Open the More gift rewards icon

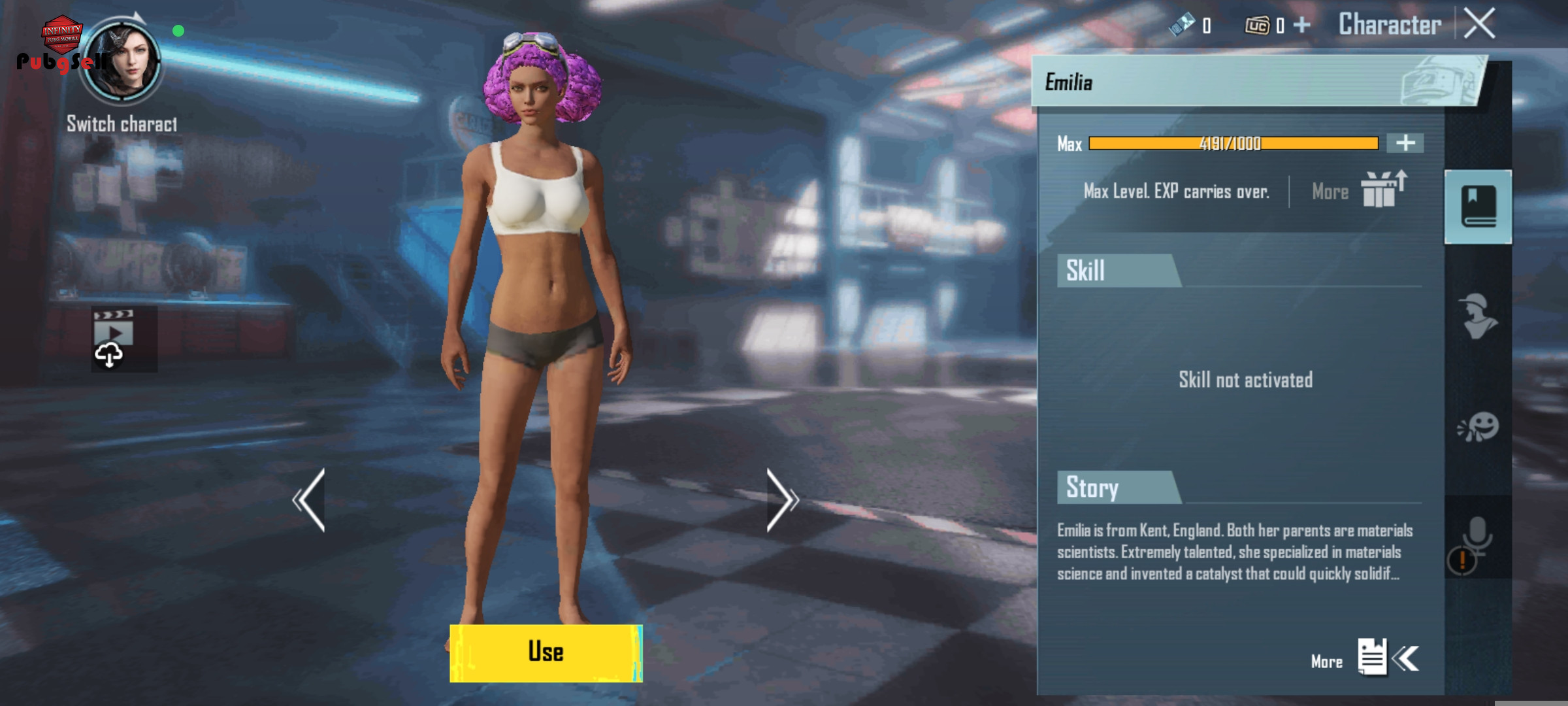[1382, 190]
